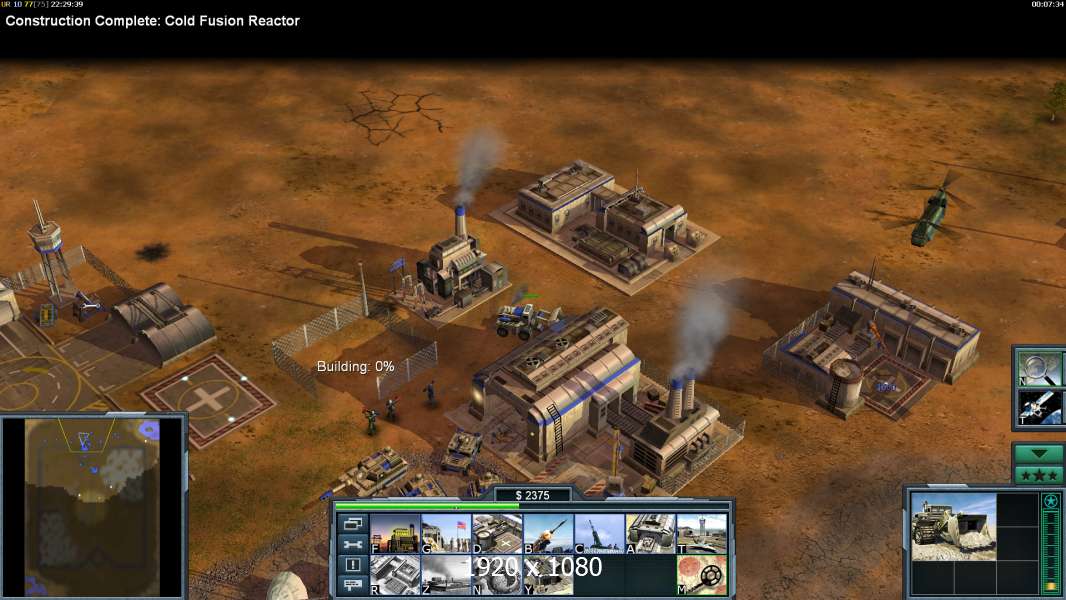Open the wrench options button
Image resolution: width=1066 pixels, height=600 pixels.
[352, 545]
